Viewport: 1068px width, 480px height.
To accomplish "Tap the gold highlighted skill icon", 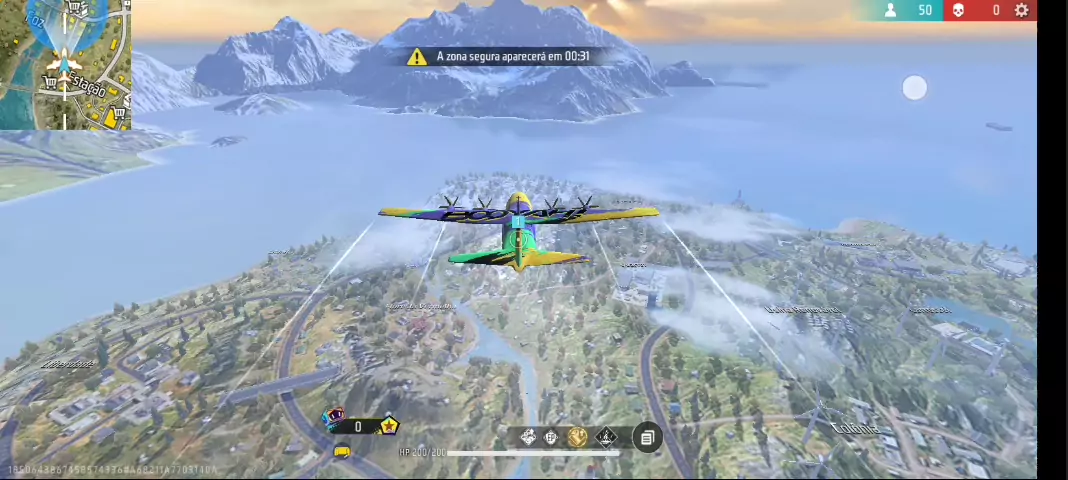I will [578, 437].
